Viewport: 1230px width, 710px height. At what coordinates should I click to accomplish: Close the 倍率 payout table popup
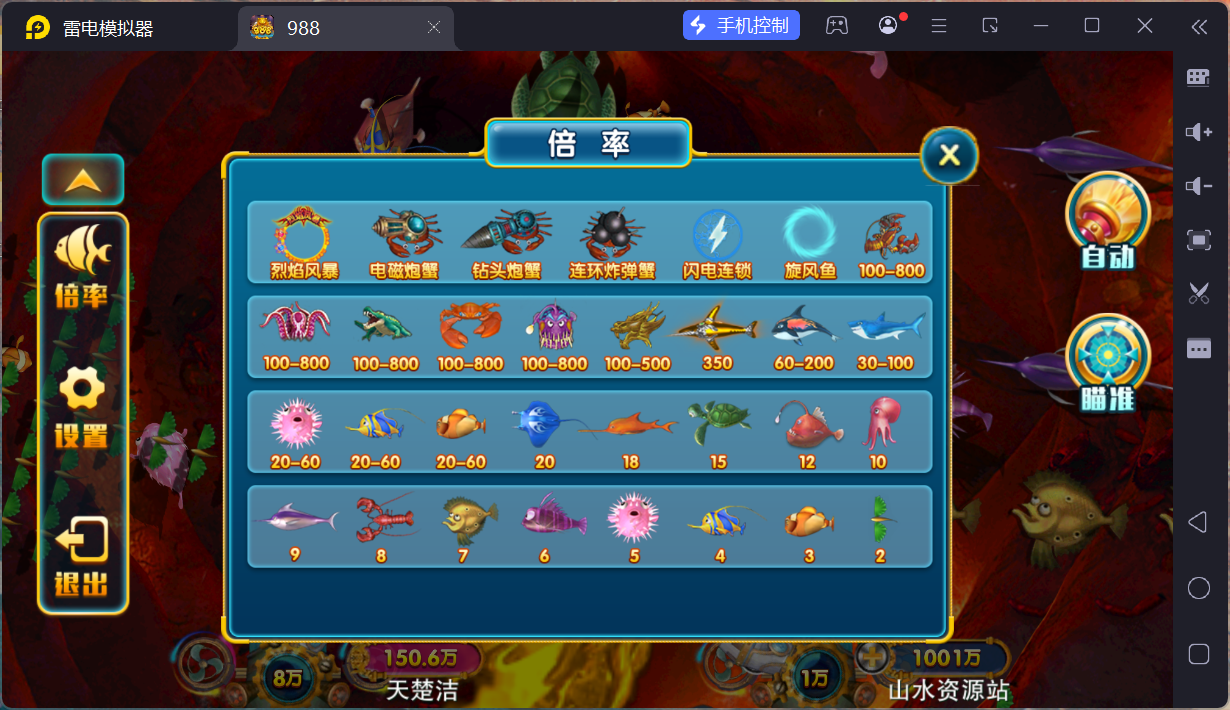point(949,155)
